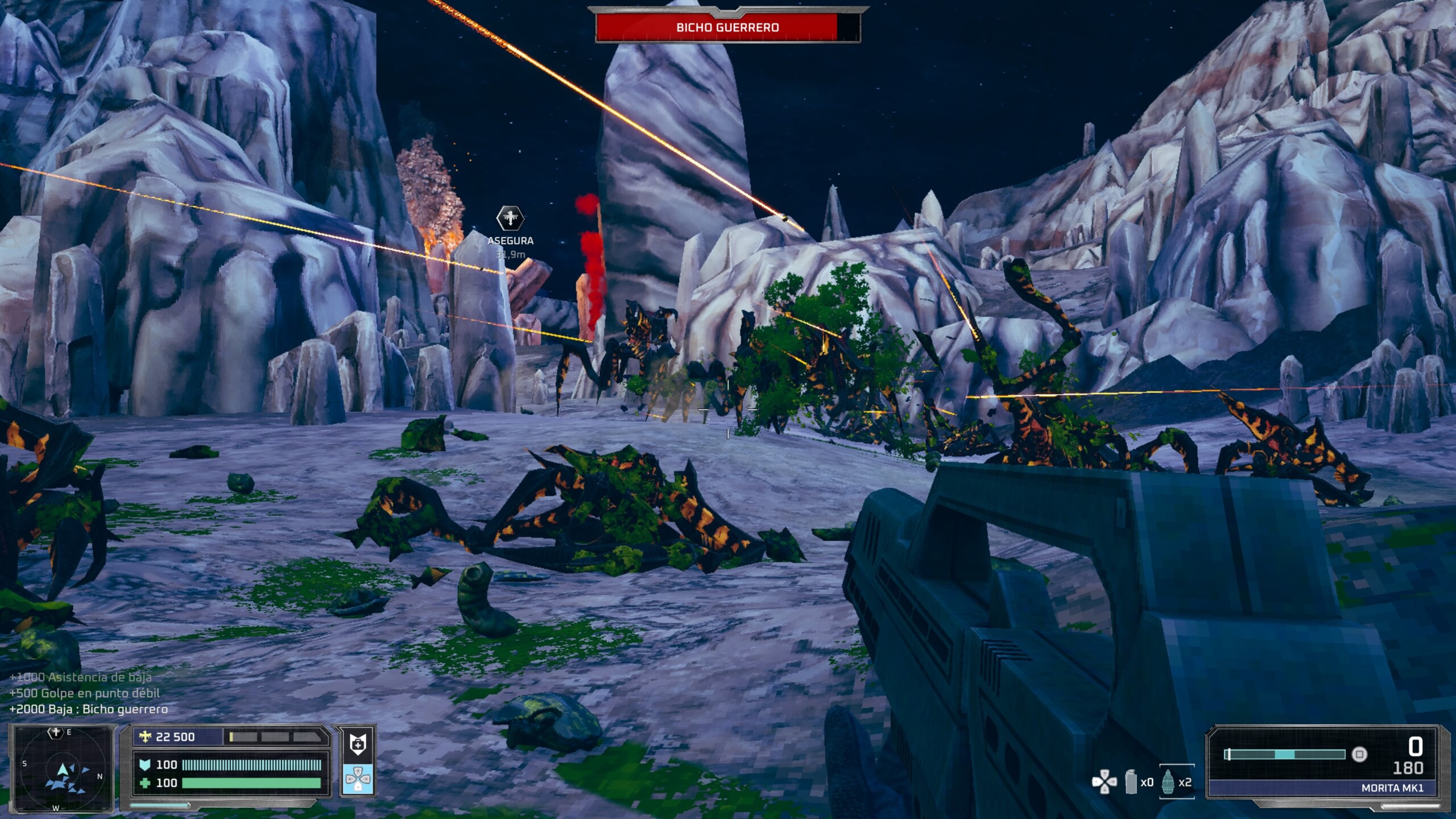Screen dimensions: 1456x819
Task: Select the objective marker on the radar
Action: point(55,733)
